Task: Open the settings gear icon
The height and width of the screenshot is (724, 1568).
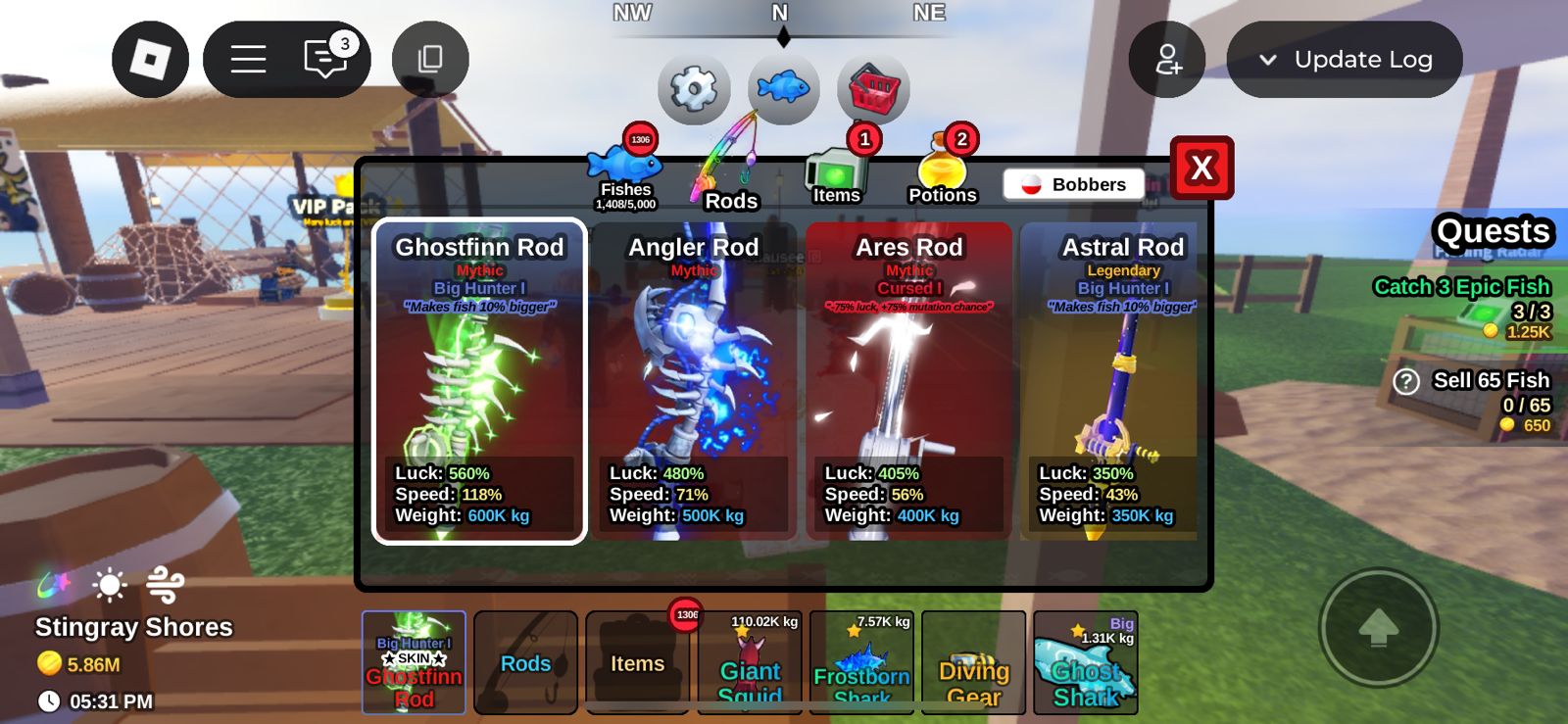Action: click(x=695, y=89)
